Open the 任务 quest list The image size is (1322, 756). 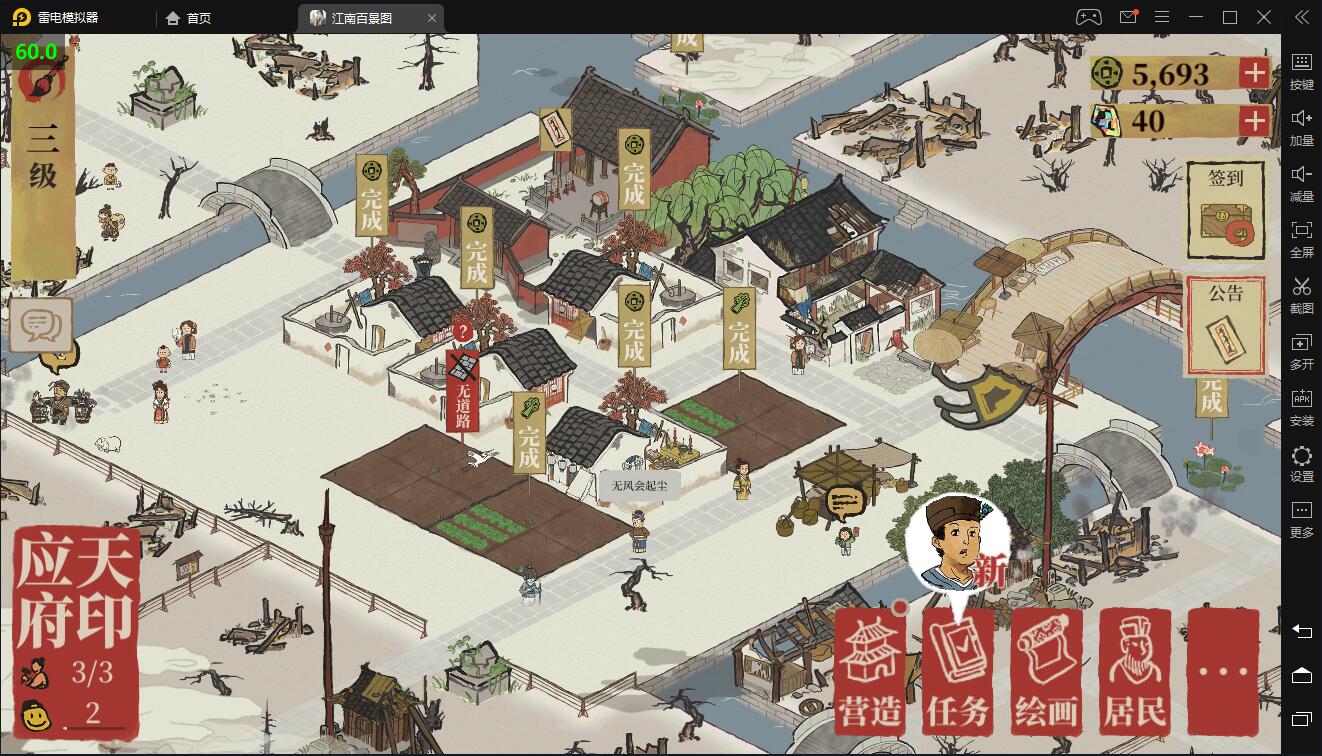coord(958,670)
